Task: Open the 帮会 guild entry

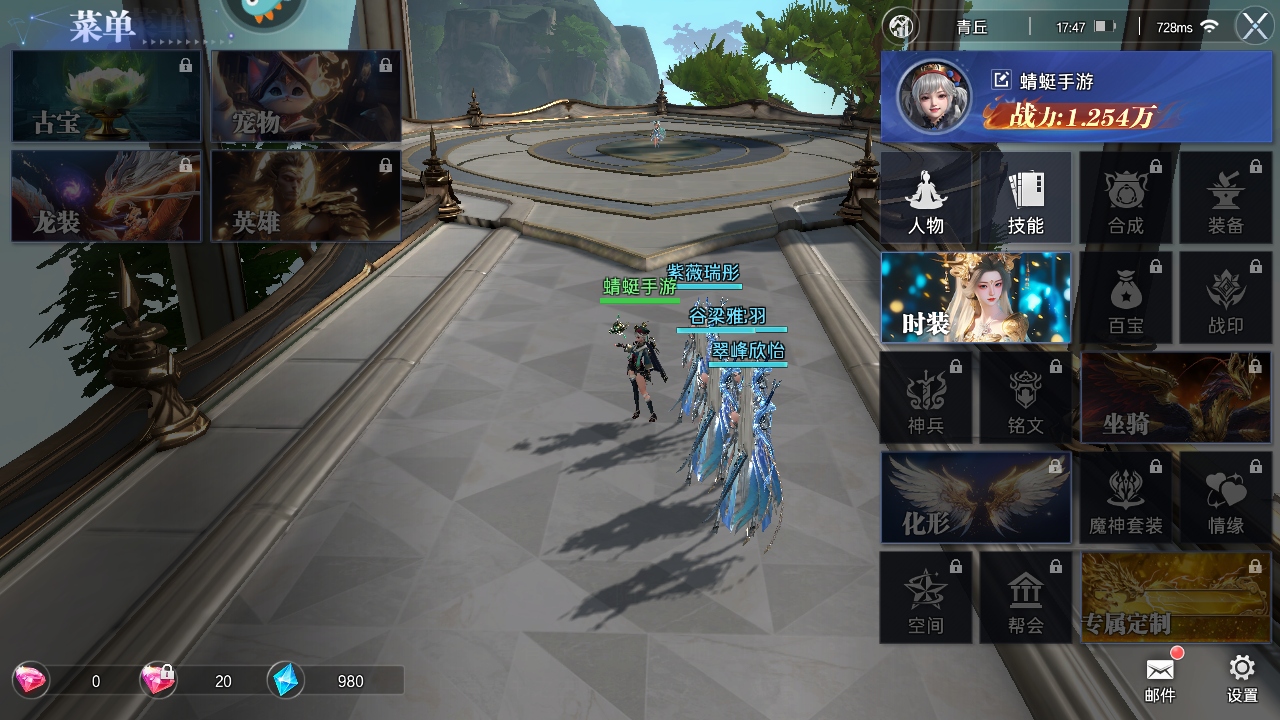Action: tap(1026, 598)
